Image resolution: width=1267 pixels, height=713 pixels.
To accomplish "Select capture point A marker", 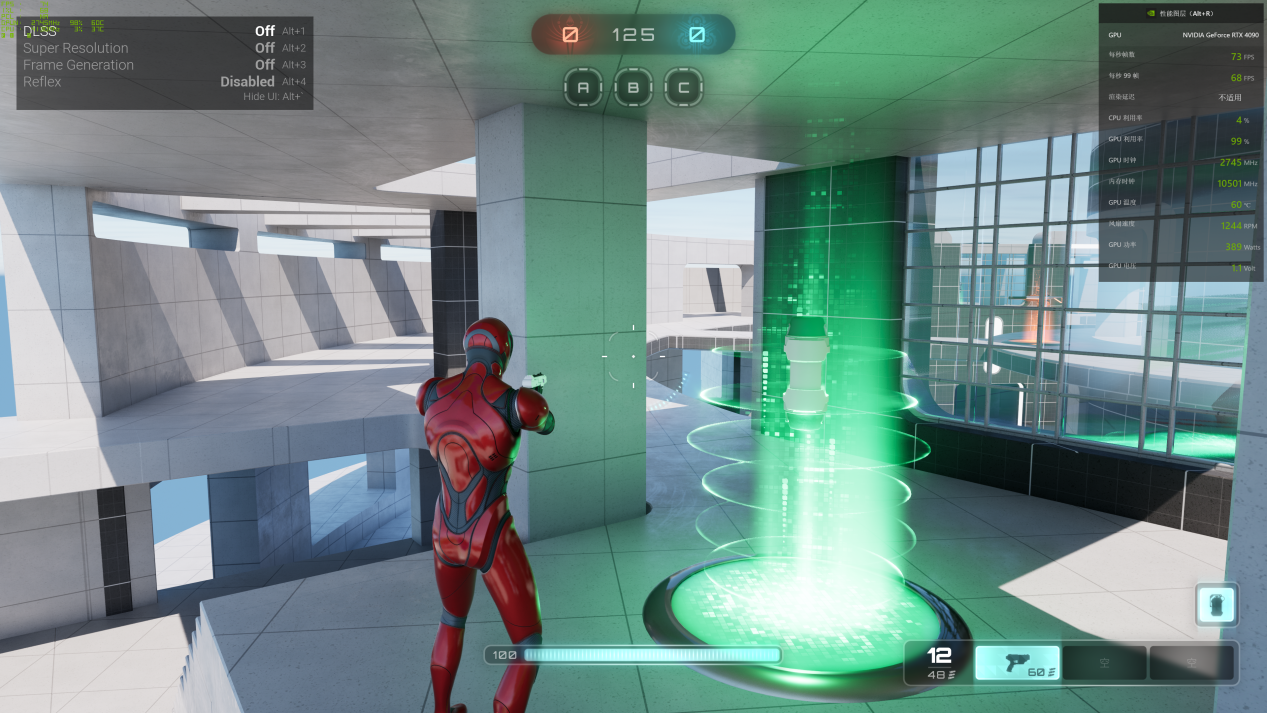I will click(x=583, y=88).
